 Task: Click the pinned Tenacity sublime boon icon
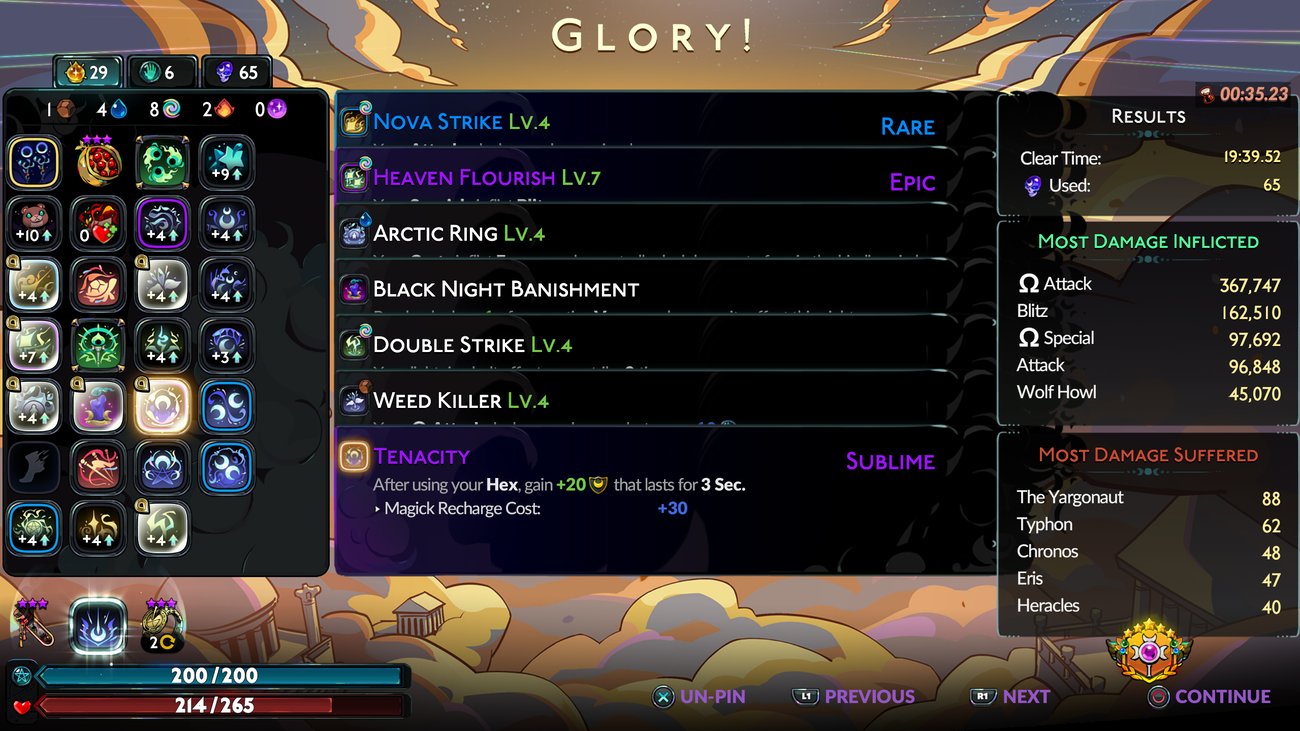[x=355, y=456]
